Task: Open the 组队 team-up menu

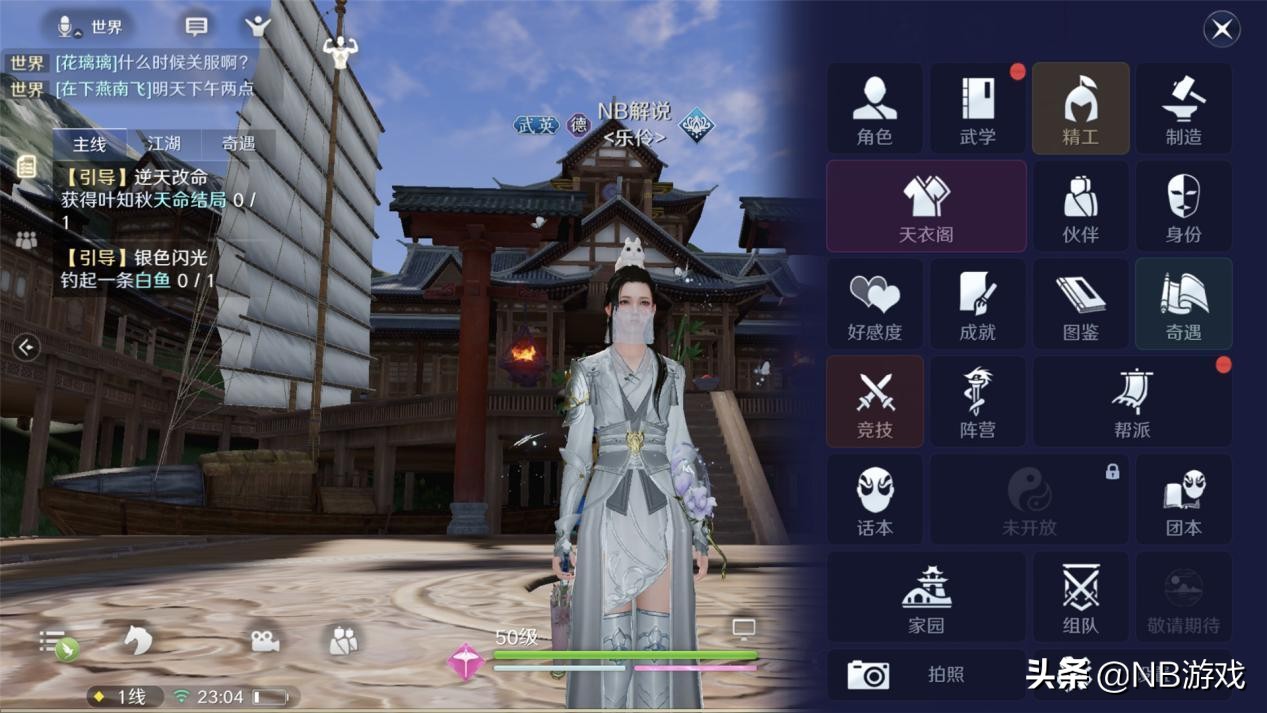Action: pos(1080,597)
